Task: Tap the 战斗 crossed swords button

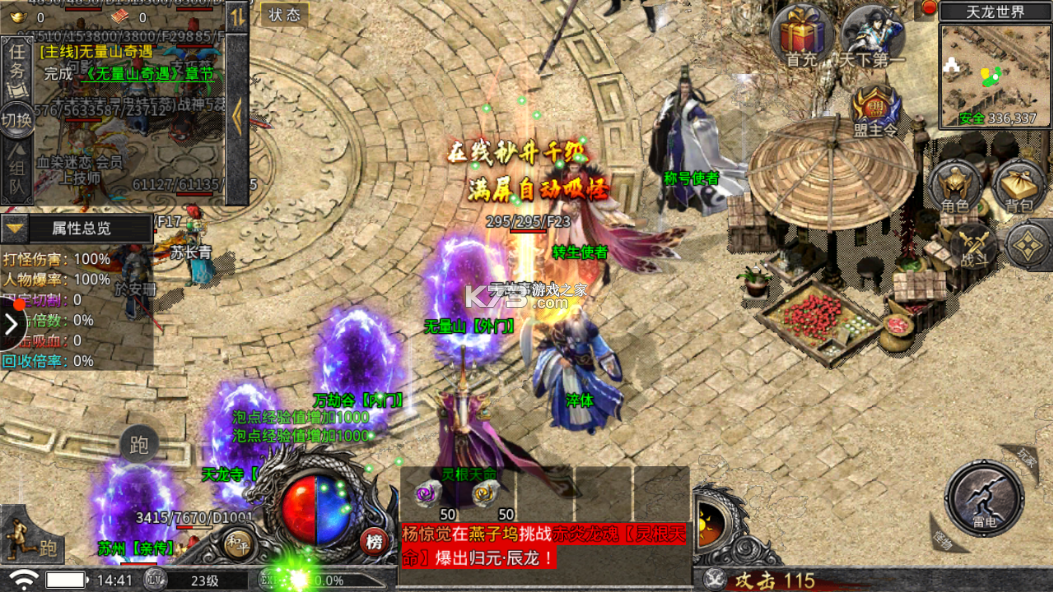Action: click(969, 245)
